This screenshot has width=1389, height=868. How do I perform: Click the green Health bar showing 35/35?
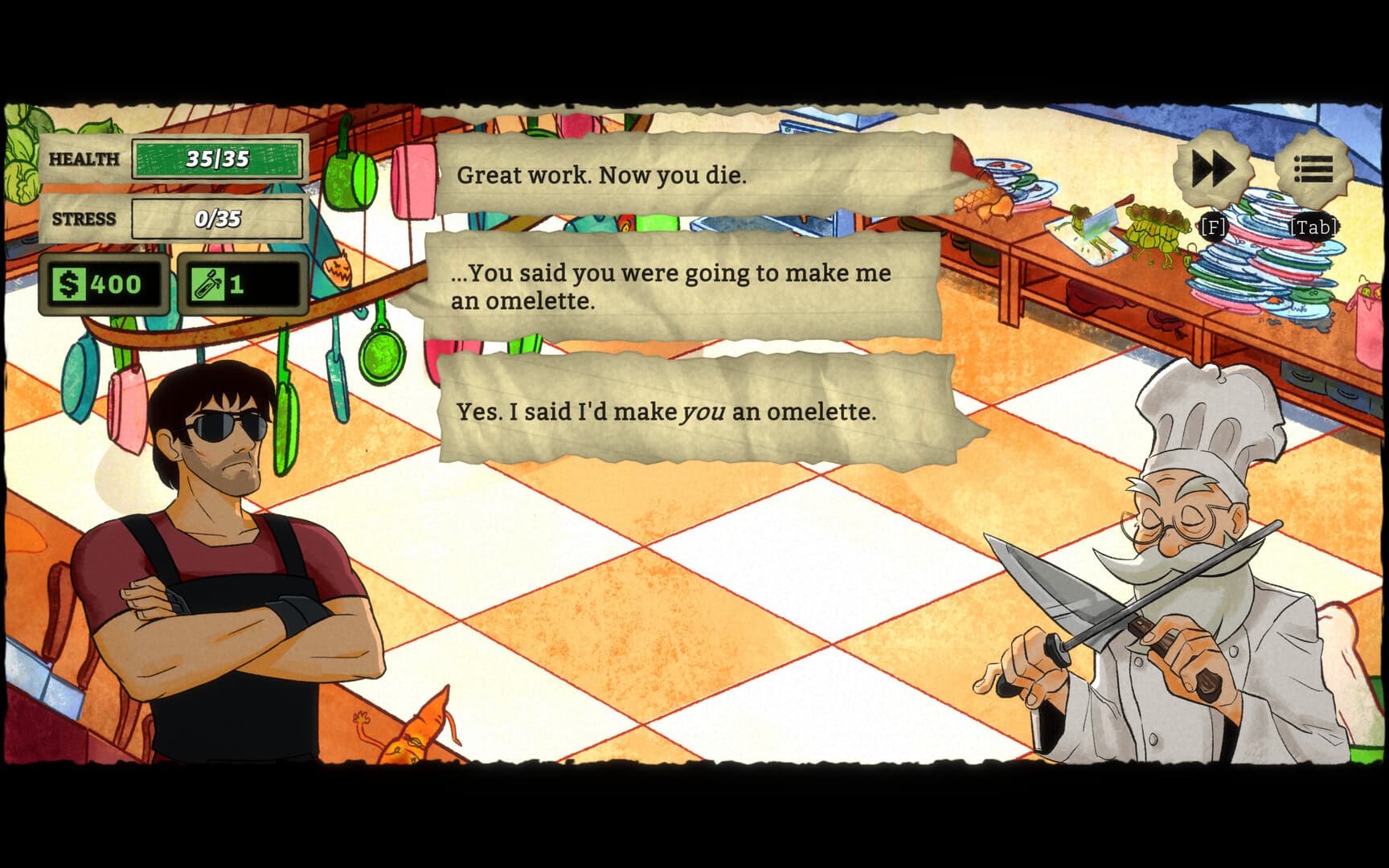pyautogui.click(x=219, y=158)
